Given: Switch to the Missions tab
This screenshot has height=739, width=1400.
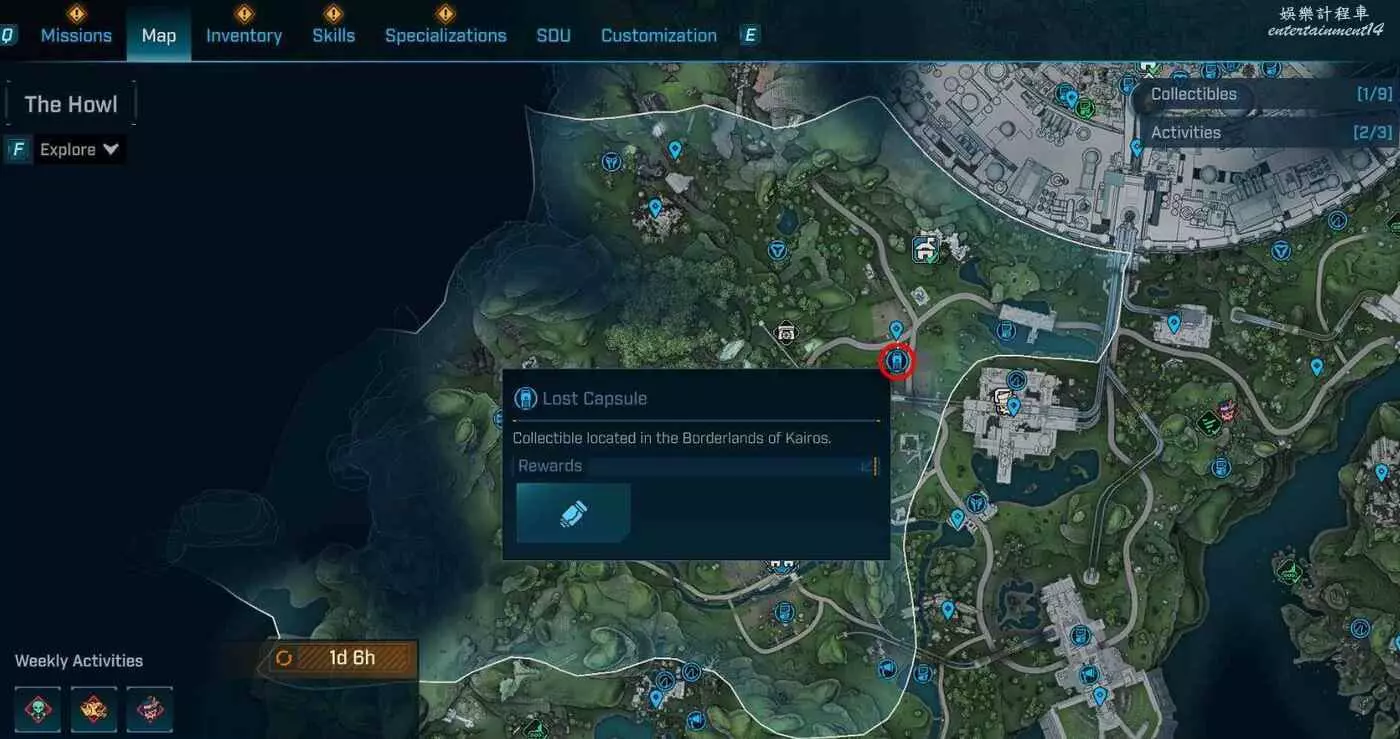Looking at the screenshot, I should [x=76, y=36].
